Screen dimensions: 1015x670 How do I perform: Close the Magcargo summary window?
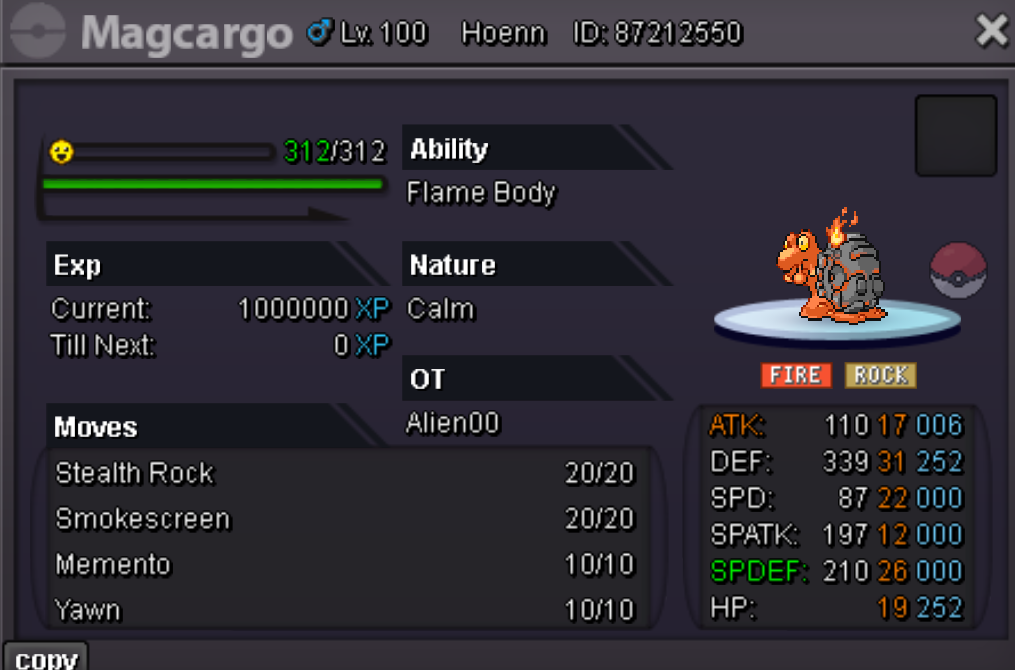click(991, 31)
